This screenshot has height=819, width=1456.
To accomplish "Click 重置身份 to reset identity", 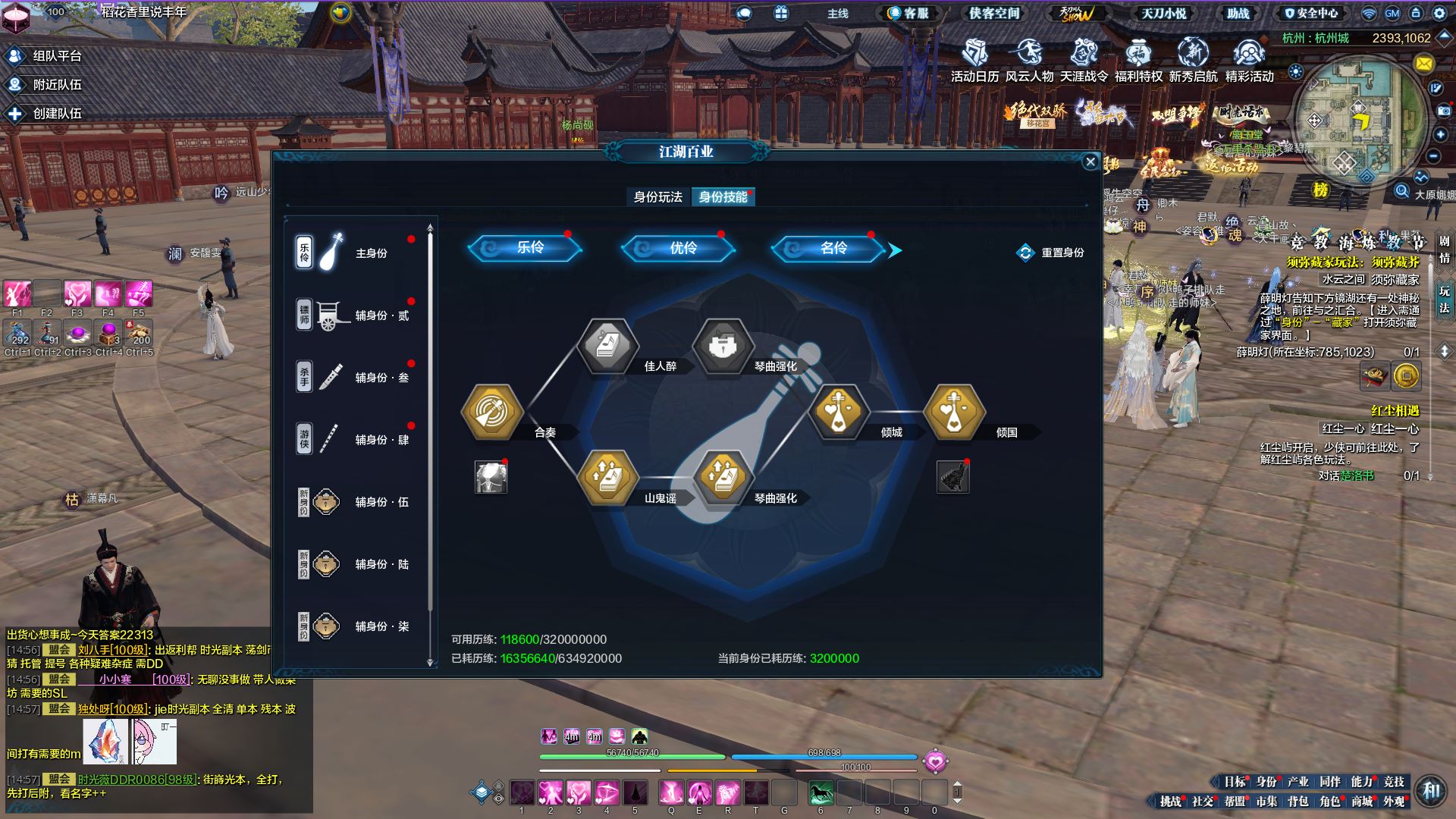I will point(1050,253).
